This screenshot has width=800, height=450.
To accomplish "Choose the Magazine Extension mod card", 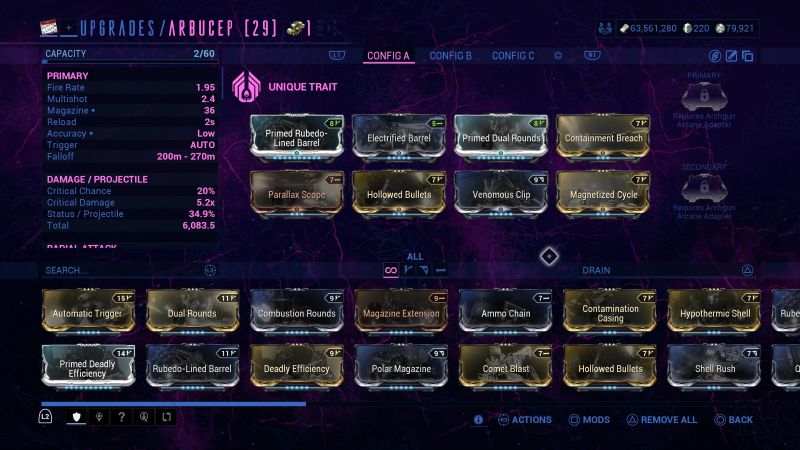I will pos(400,312).
